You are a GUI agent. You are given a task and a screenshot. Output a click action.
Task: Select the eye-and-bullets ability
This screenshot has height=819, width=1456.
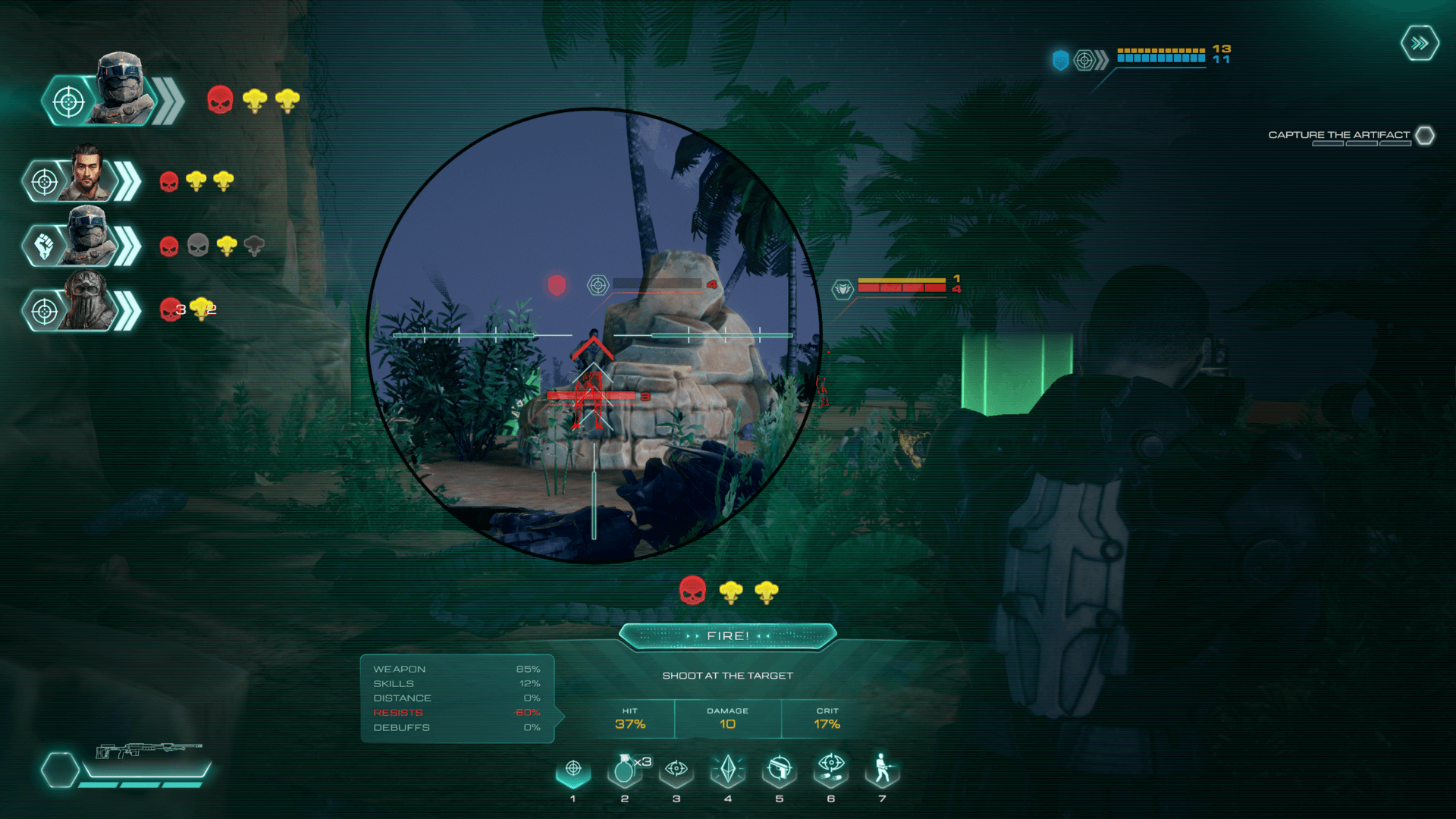831,769
